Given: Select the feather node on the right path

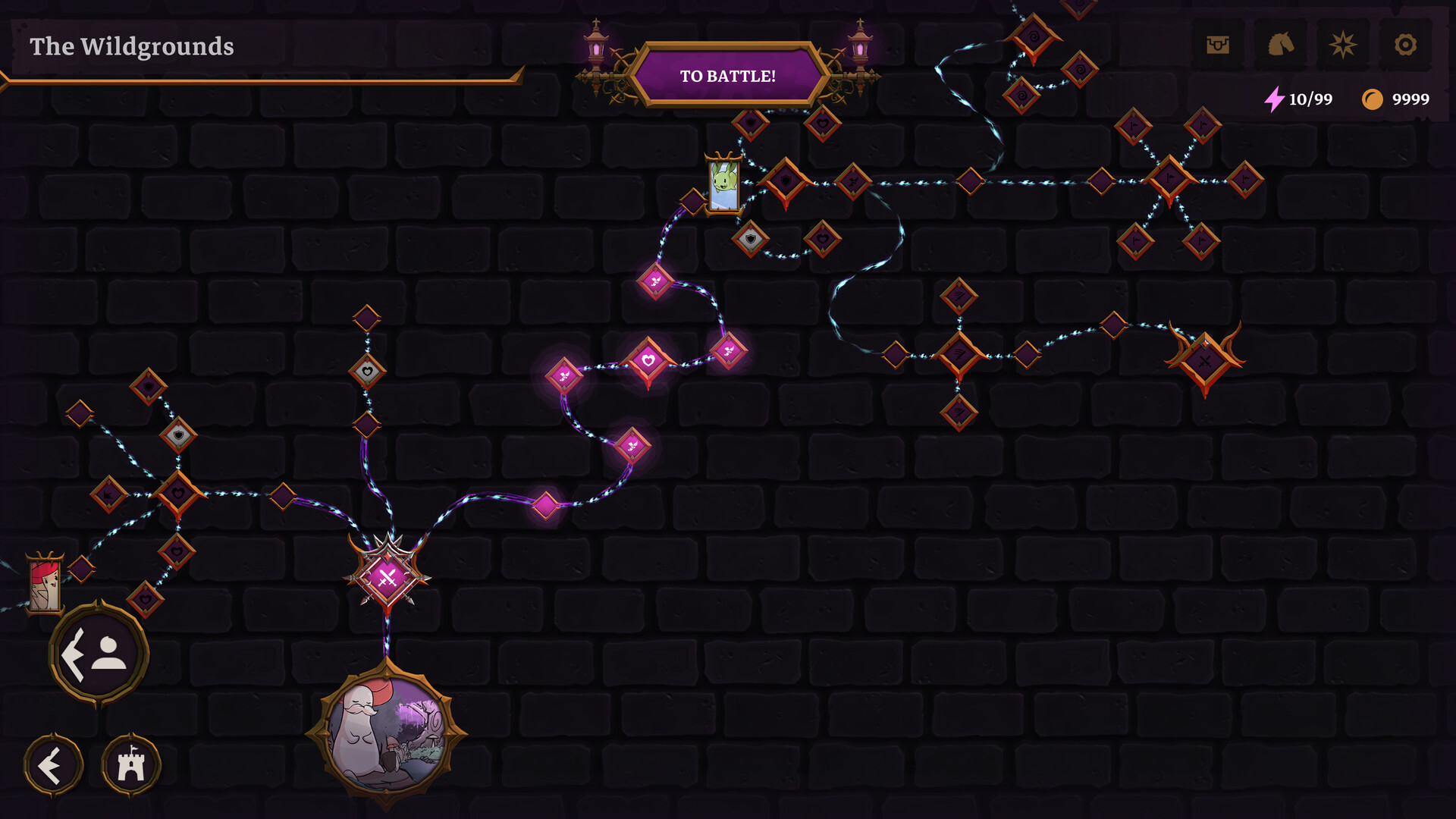Looking at the screenshot, I should click(959, 353).
